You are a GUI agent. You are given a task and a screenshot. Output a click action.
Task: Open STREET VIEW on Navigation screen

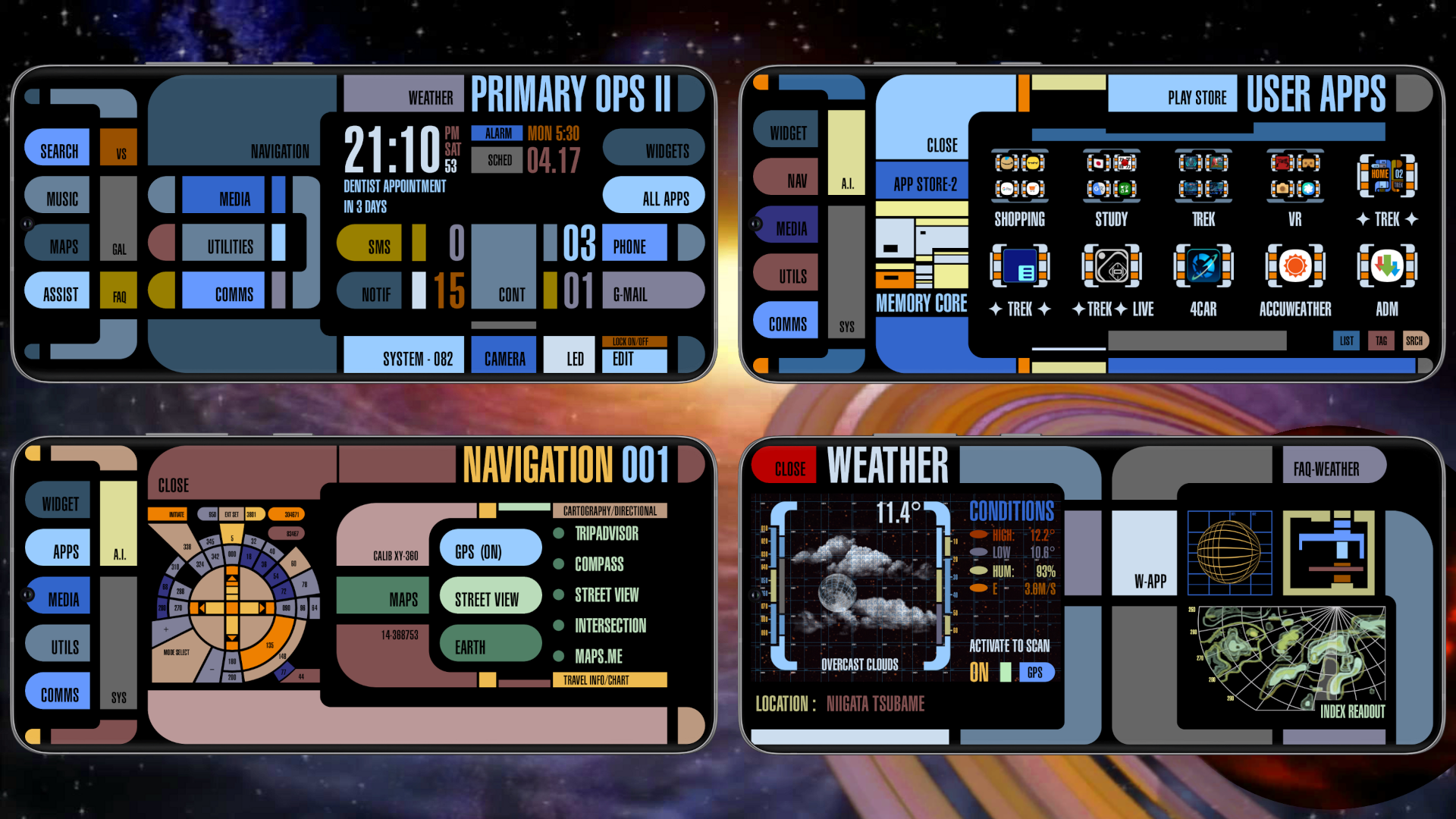coord(490,597)
